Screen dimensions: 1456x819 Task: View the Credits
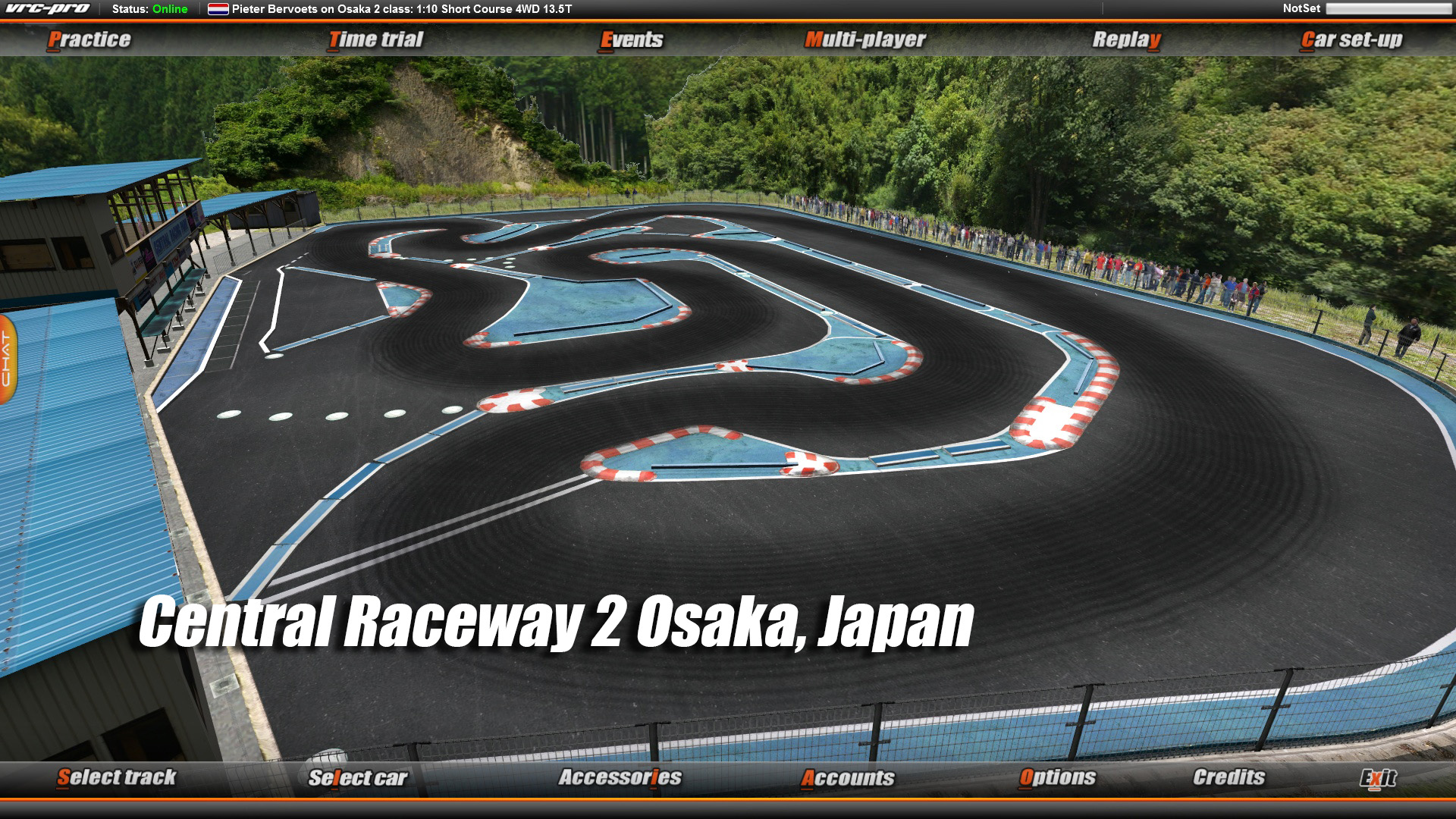coord(1228,777)
